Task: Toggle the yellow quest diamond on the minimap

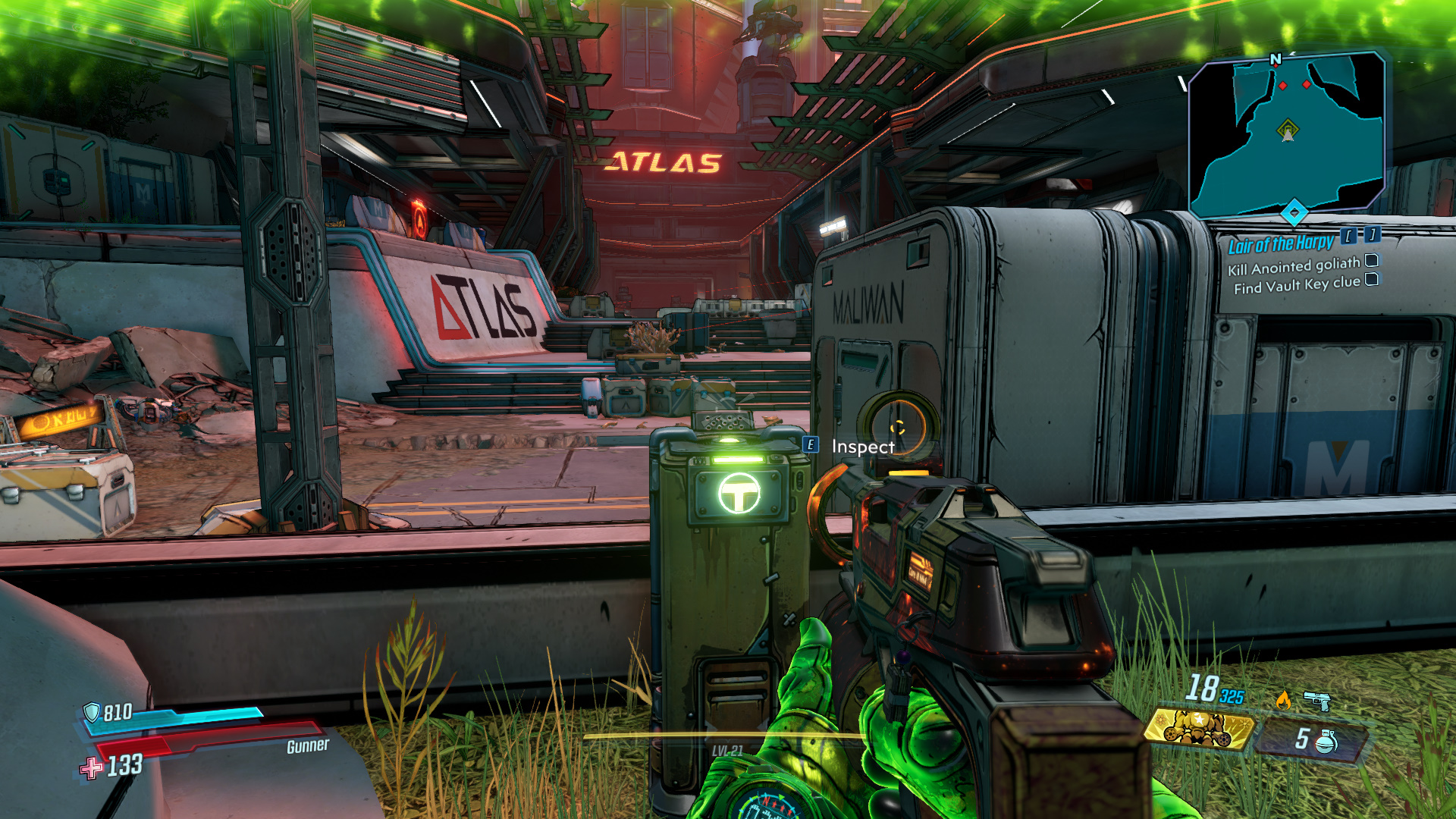Action: point(1288,129)
